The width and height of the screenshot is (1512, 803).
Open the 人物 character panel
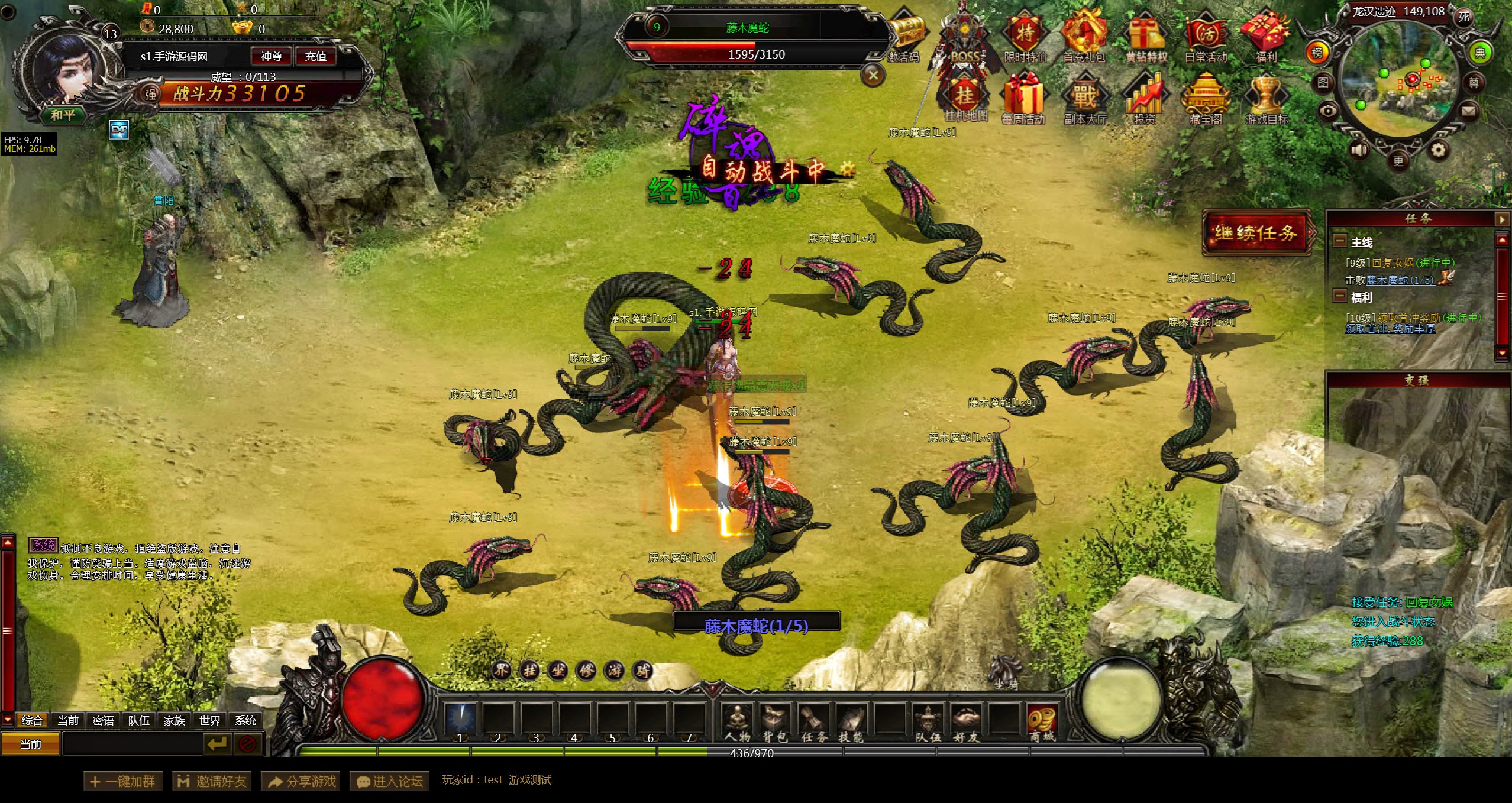tap(737, 723)
